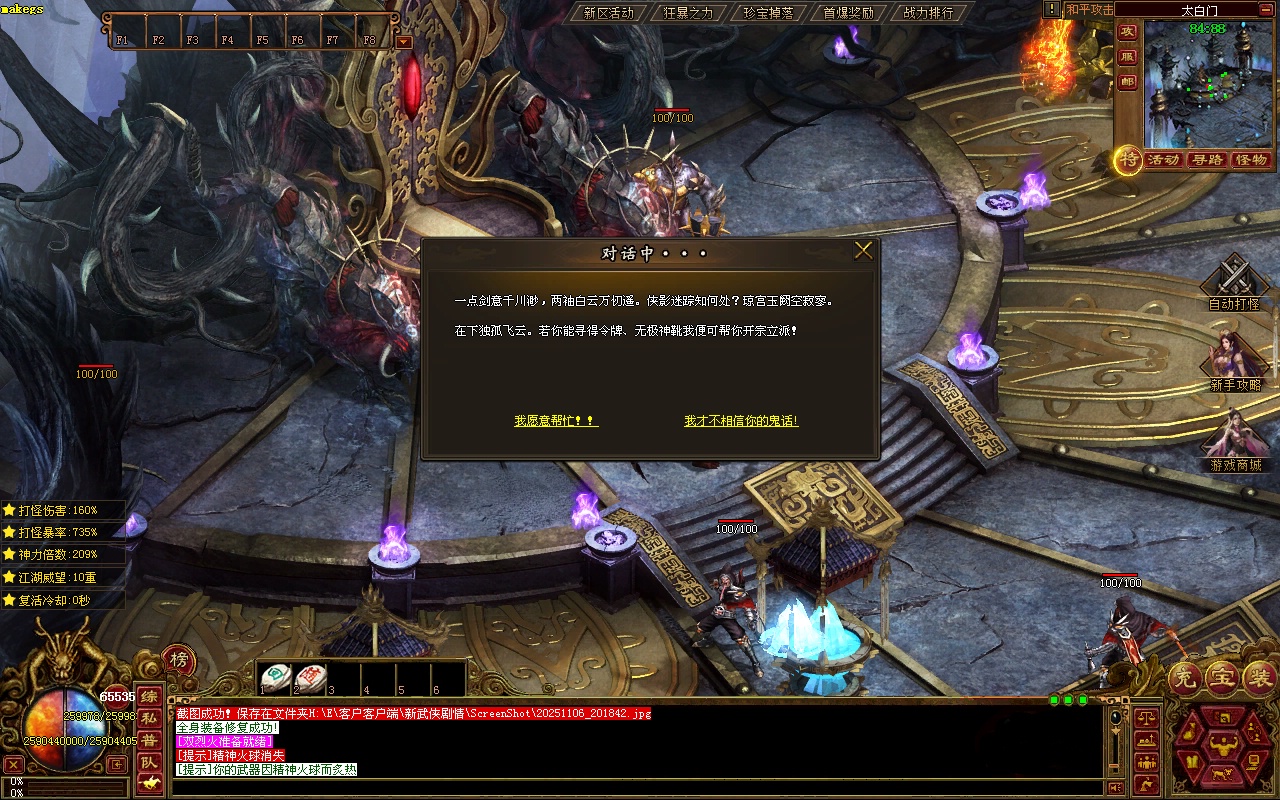The image size is (1280, 800).
Task: Click the 活动 button under the minimap
Action: pyautogui.click(x=1163, y=160)
